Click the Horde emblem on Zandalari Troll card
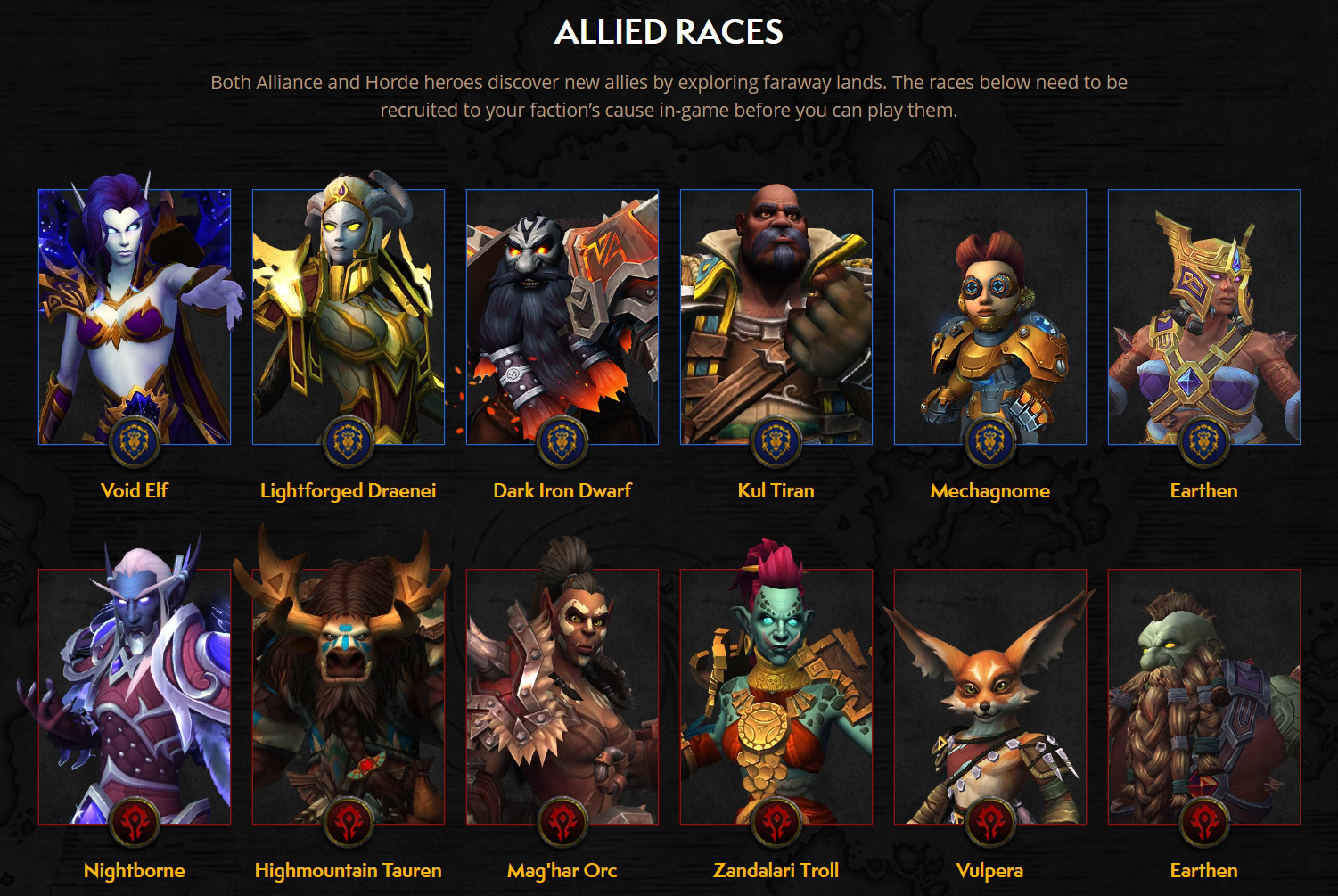Image resolution: width=1338 pixels, height=896 pixels. coord(776,823)
